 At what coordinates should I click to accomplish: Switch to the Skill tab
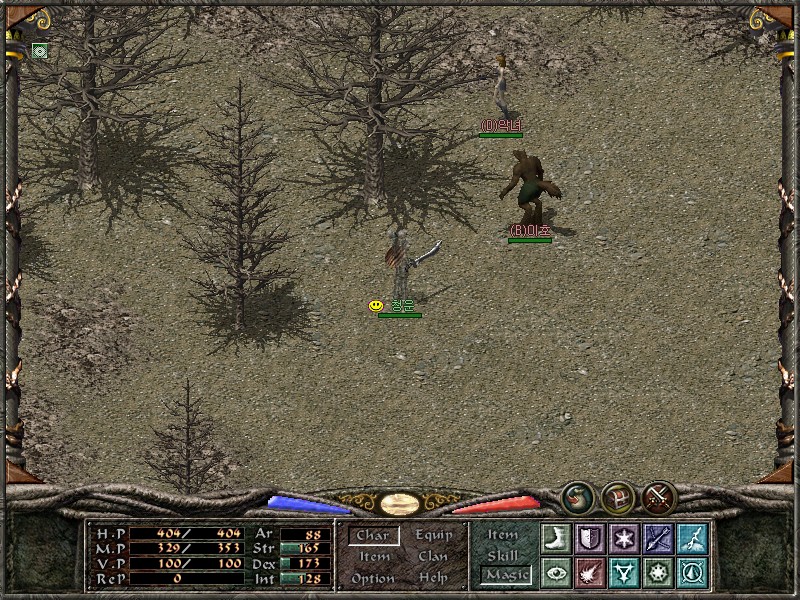[x=503, y=555]
